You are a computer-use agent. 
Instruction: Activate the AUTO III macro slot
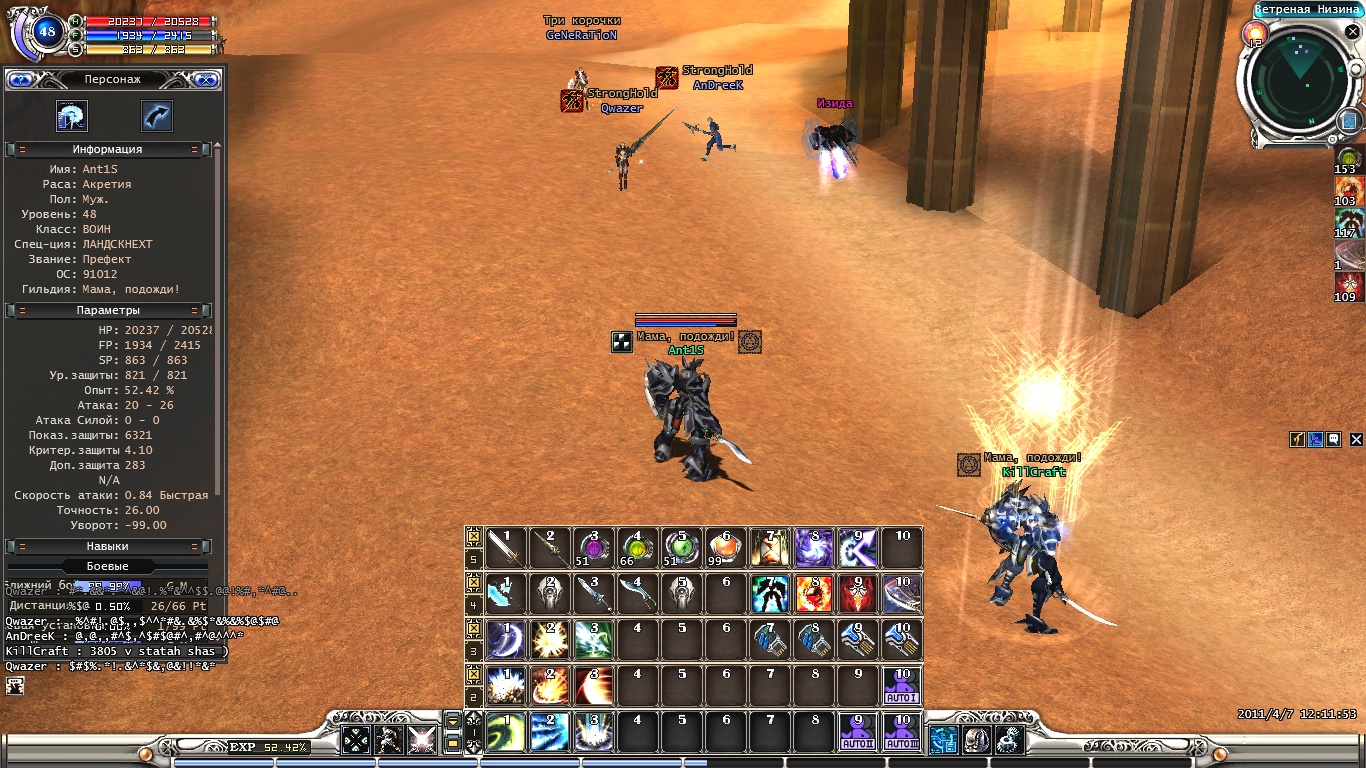pyautogui.click(x=901, y=732)
